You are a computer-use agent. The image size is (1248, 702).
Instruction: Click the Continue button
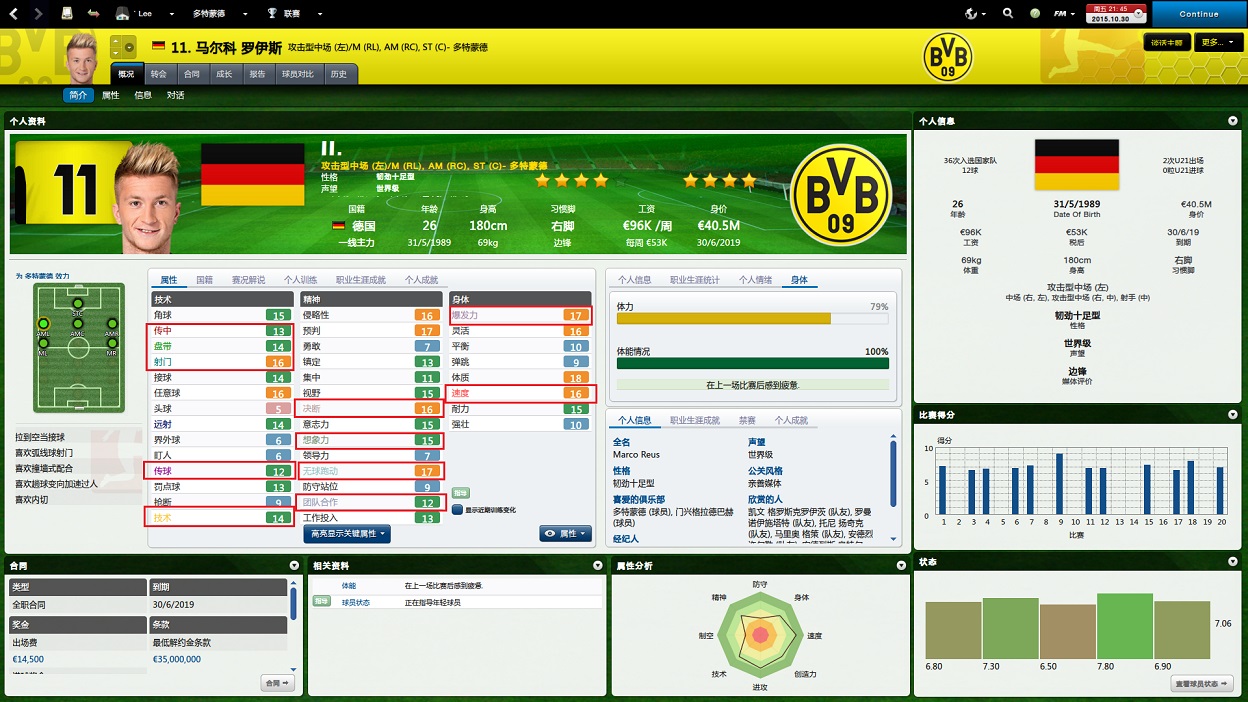click(1198, 14)
